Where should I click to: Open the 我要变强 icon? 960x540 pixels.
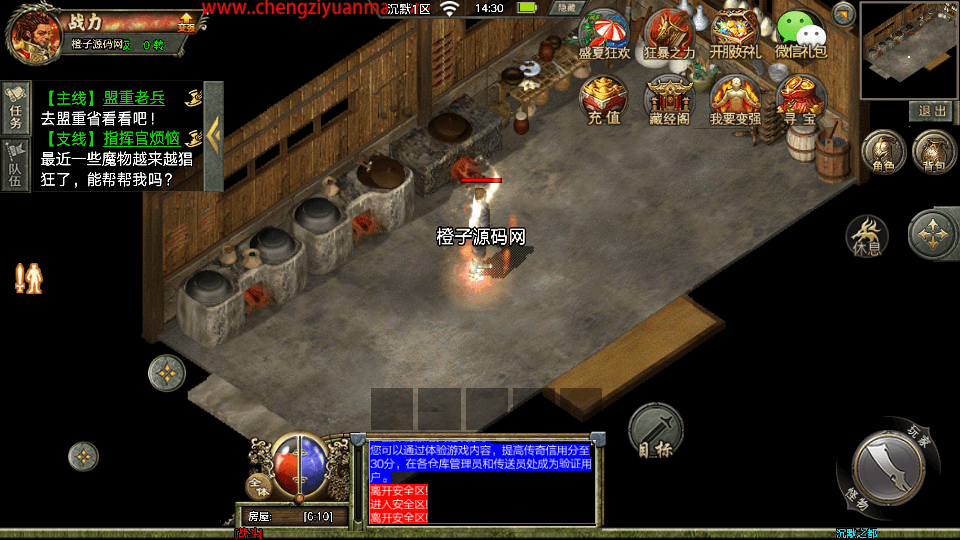(x=735, y=99)
